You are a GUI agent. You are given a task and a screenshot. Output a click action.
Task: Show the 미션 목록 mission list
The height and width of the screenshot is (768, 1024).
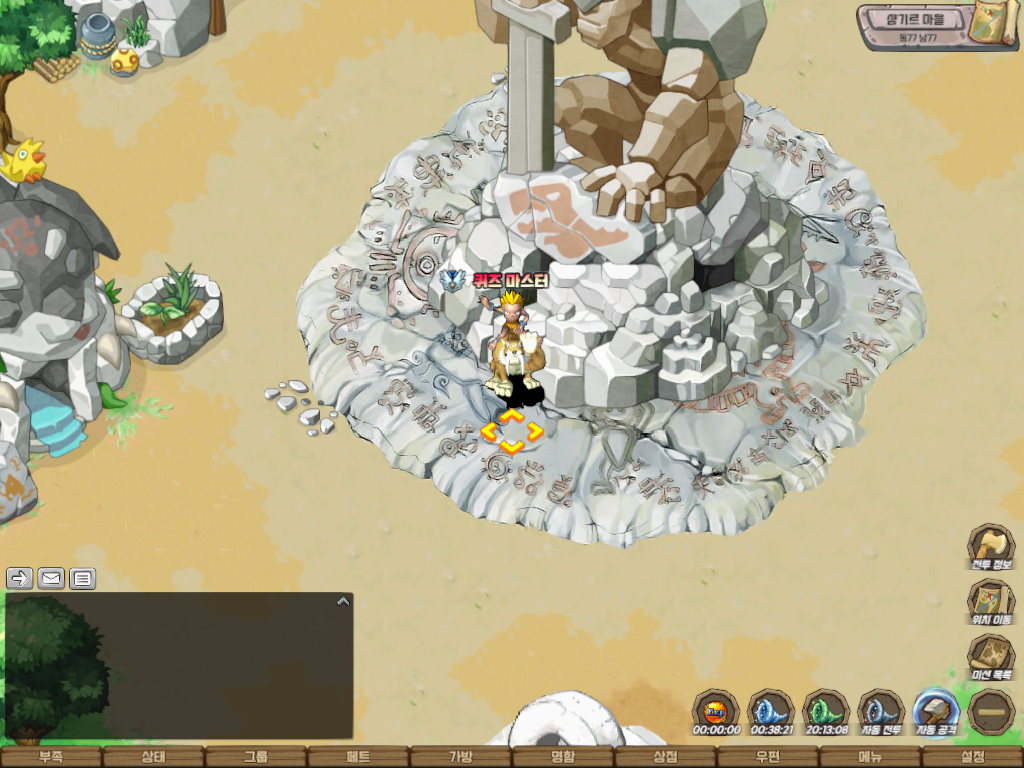(991, 656)
